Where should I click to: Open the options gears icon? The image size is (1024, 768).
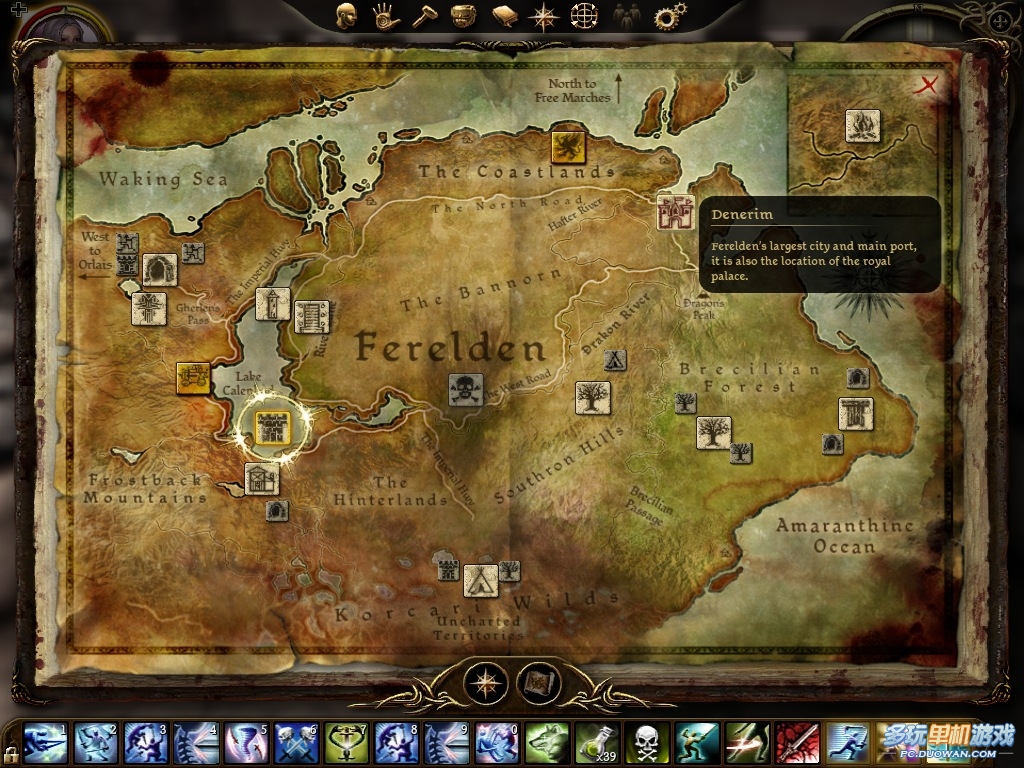[667, 16]
